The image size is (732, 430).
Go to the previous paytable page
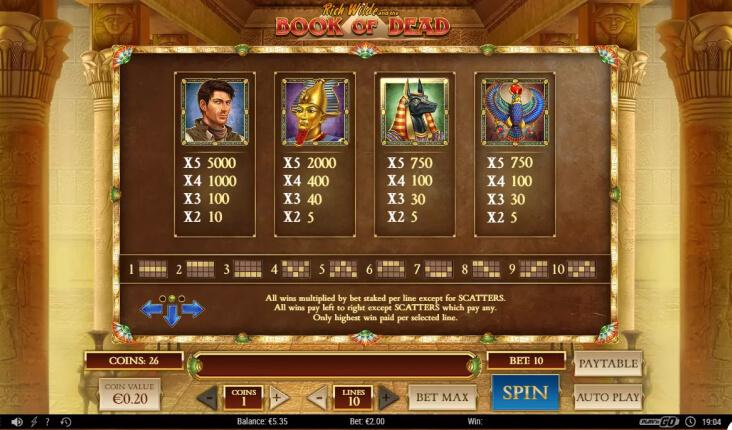[151, 309]
